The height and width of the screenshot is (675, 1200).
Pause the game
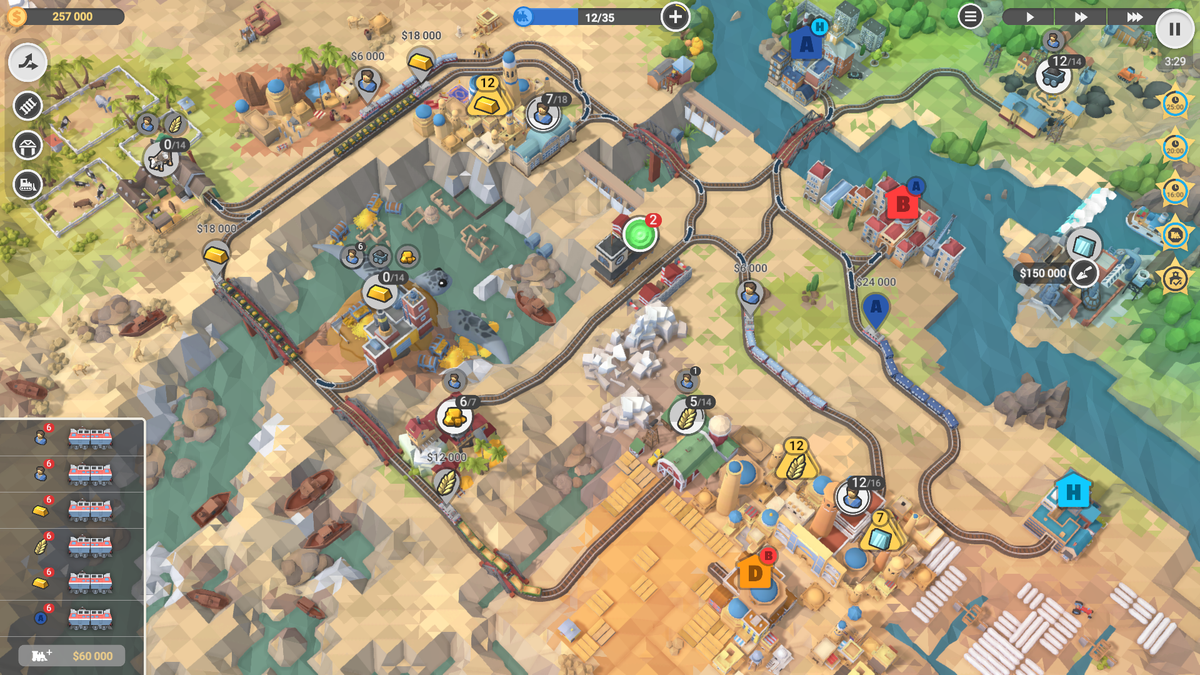coord(1174,28)
